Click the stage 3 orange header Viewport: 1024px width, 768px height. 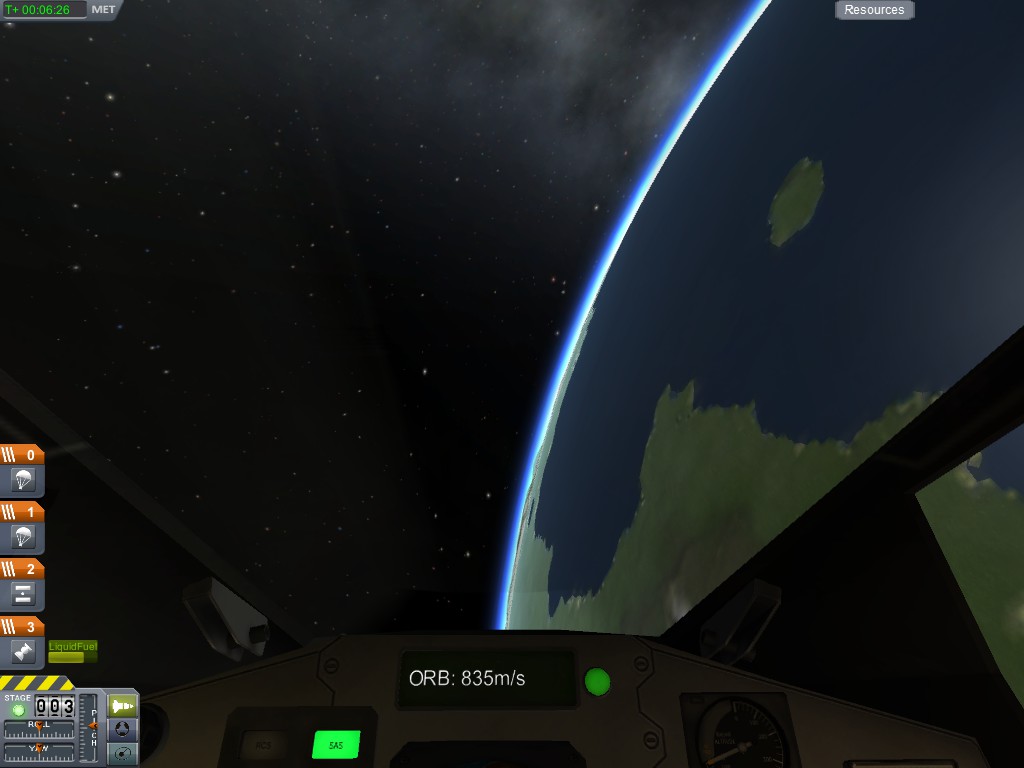22,627
